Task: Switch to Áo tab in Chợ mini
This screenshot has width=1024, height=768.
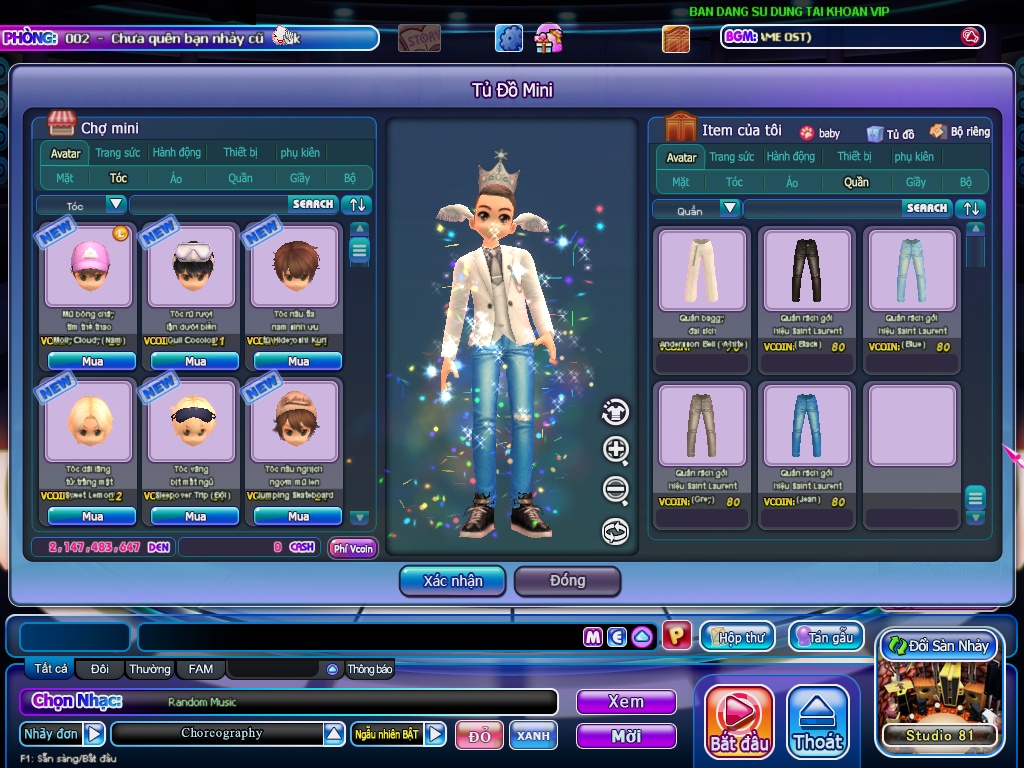Action: (176, 178)
